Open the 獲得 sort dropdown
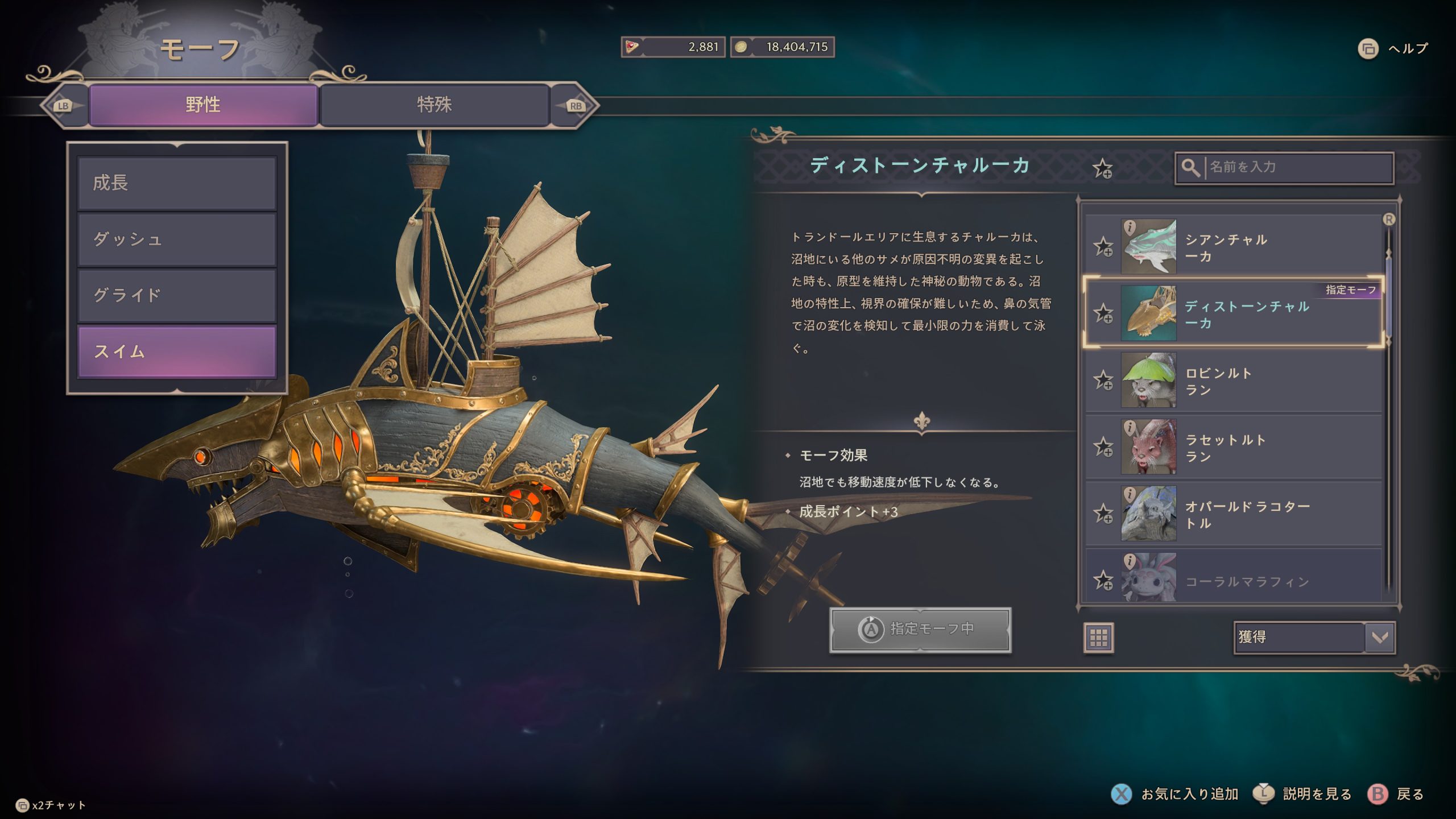The image size is (1456, 819). click(1314, 637)
